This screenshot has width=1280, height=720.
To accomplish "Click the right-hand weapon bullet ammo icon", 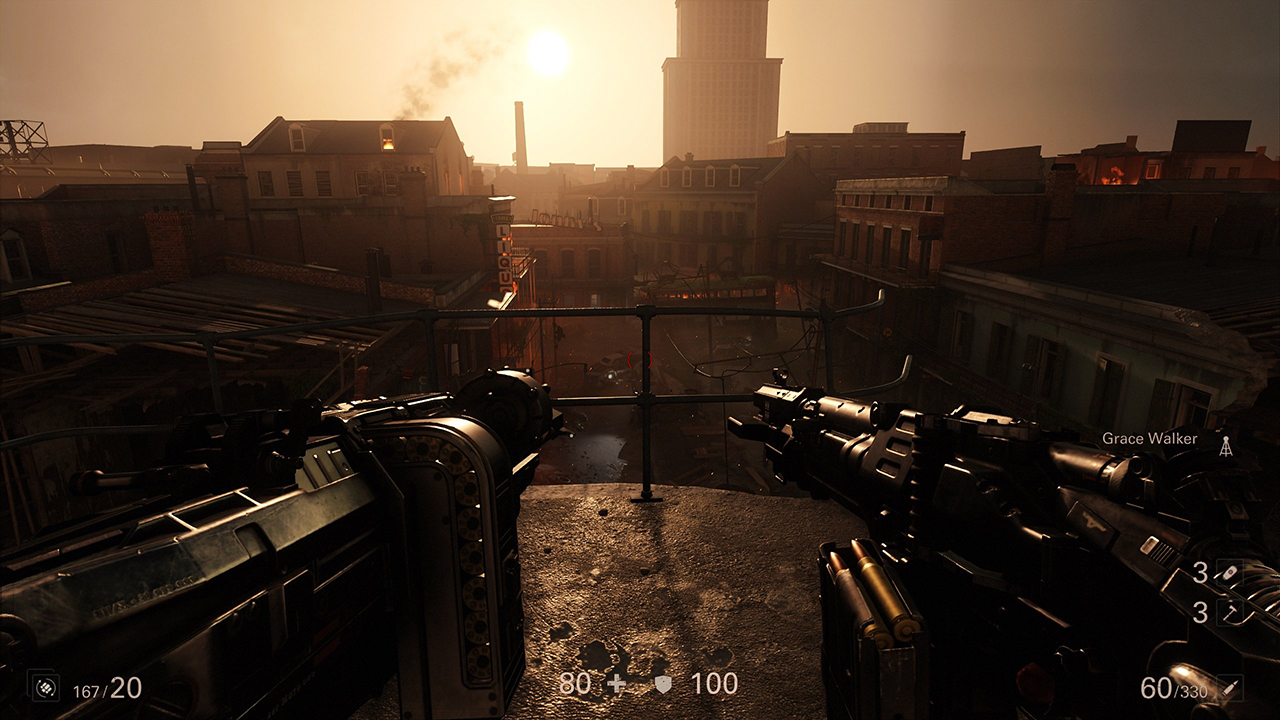I will tap(1230, 688).
